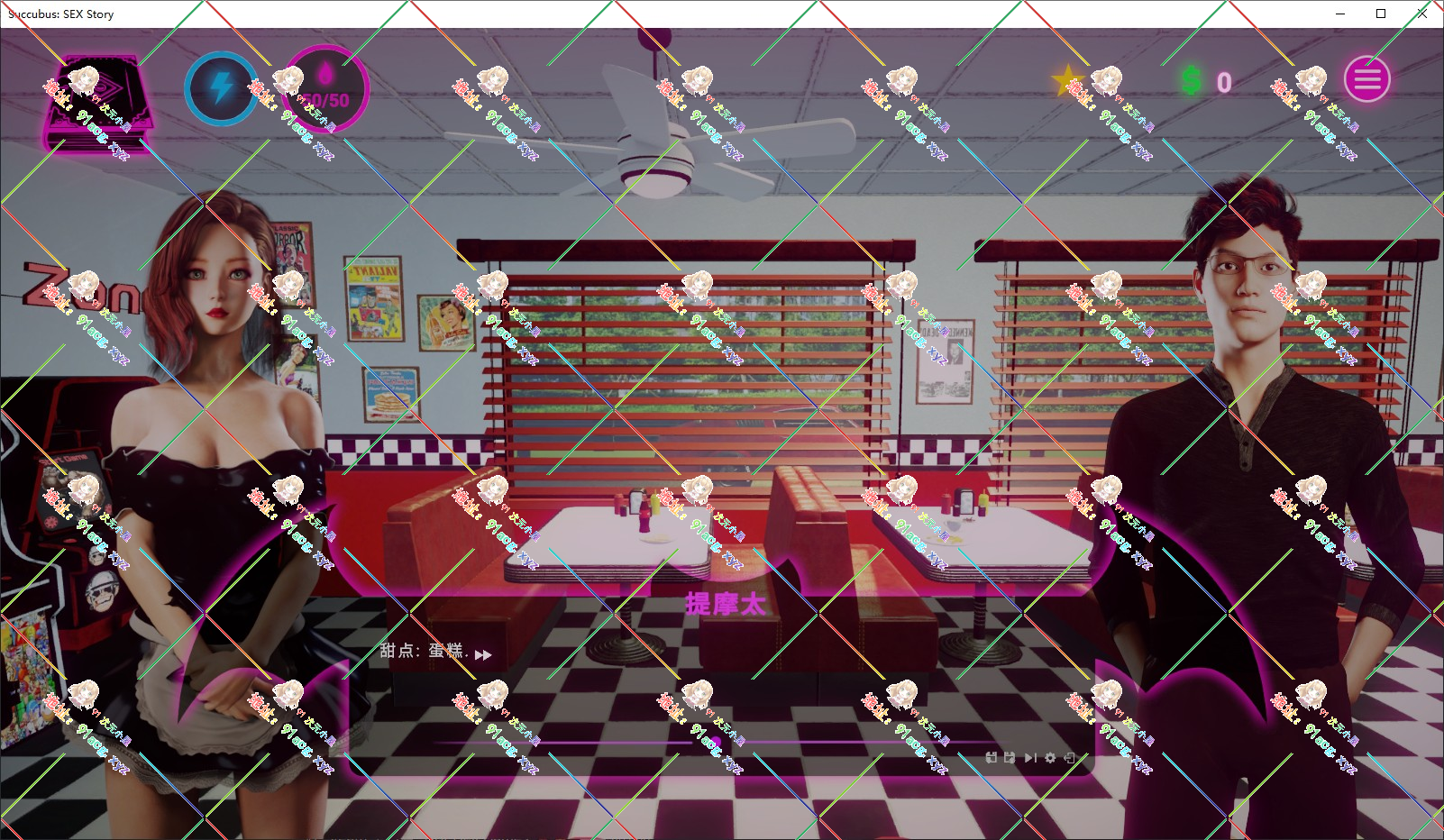
Task: Click the blue lightning energy icon
Action: coord(220,87)
